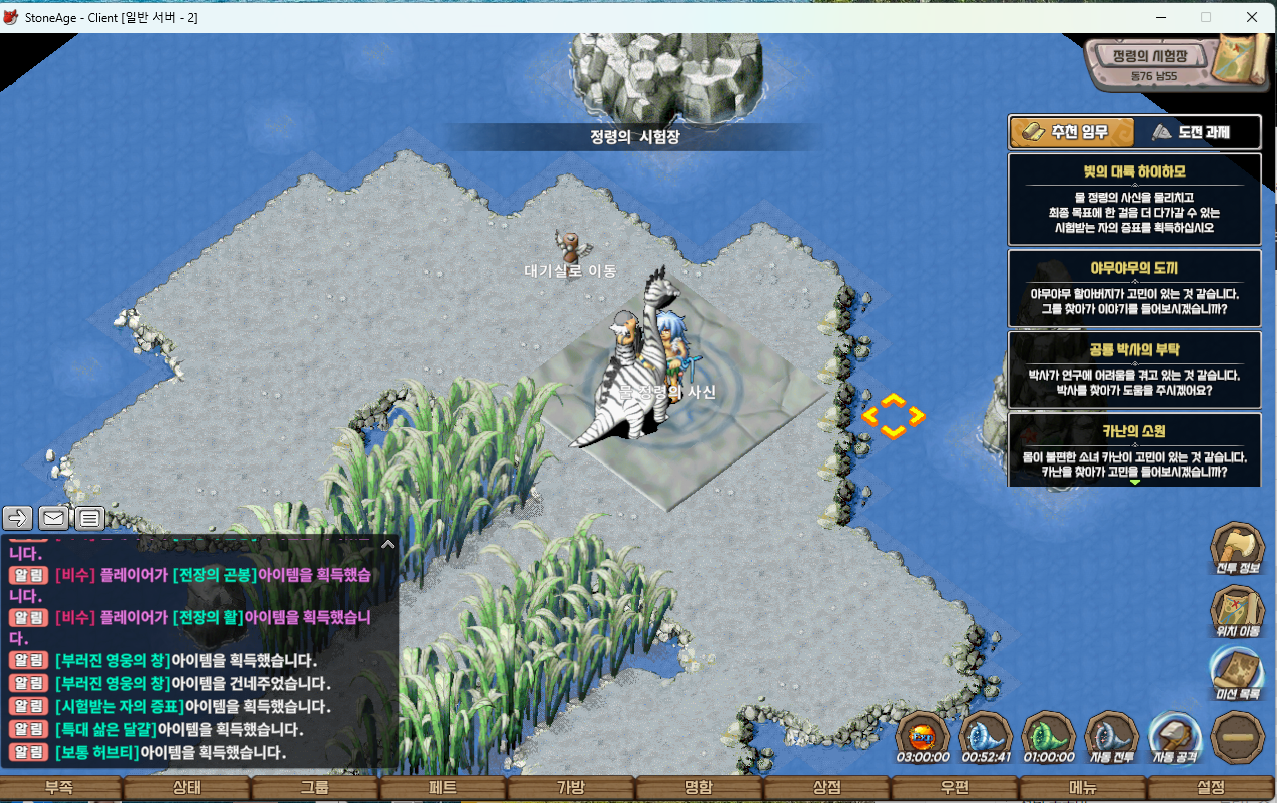The image size is (1277, 803).
Task: Open the 페트 pet menu
Action: pyautogui.click(x=442, y=788)
